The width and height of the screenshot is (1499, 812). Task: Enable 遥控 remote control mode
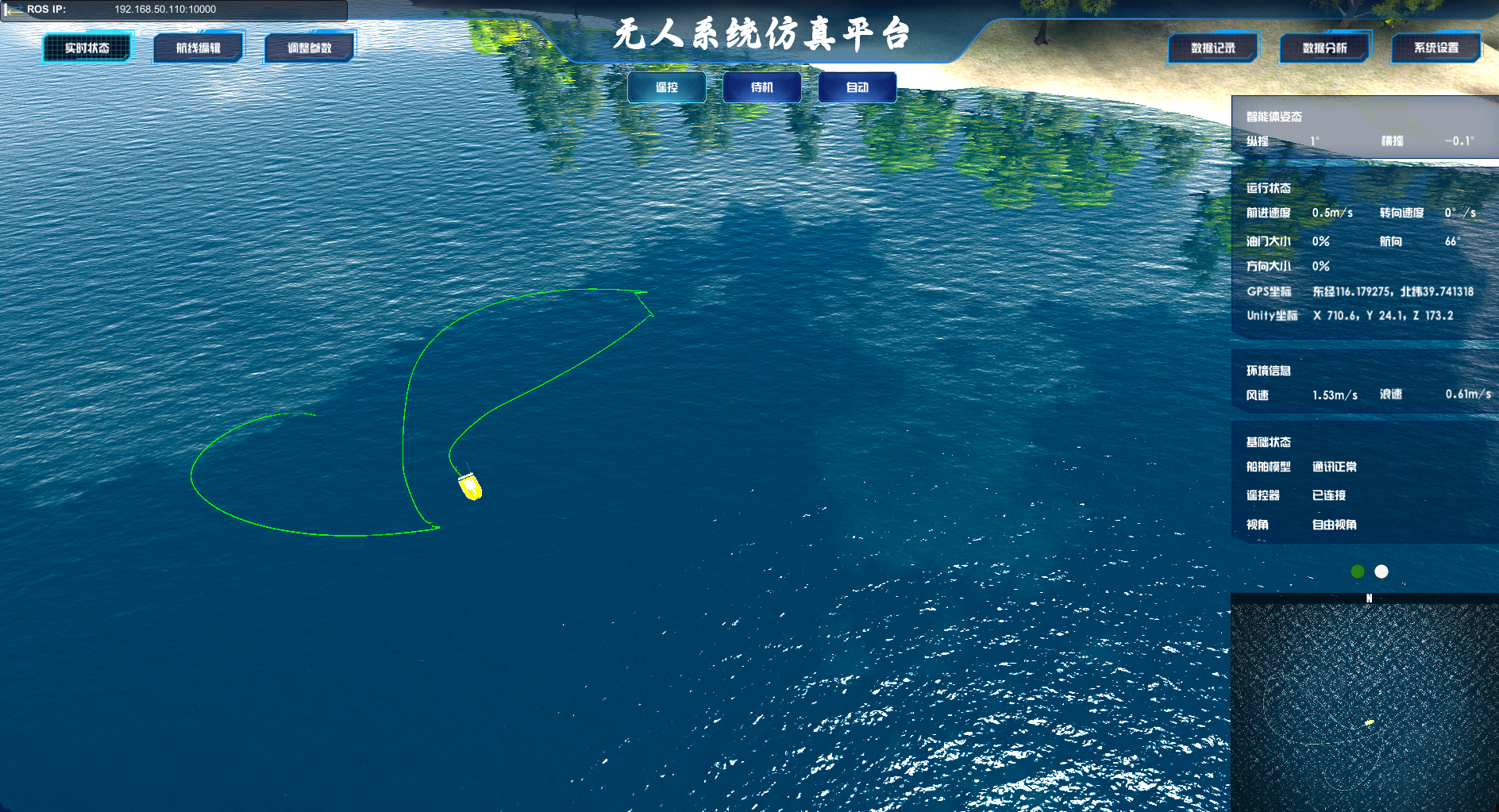666,87
